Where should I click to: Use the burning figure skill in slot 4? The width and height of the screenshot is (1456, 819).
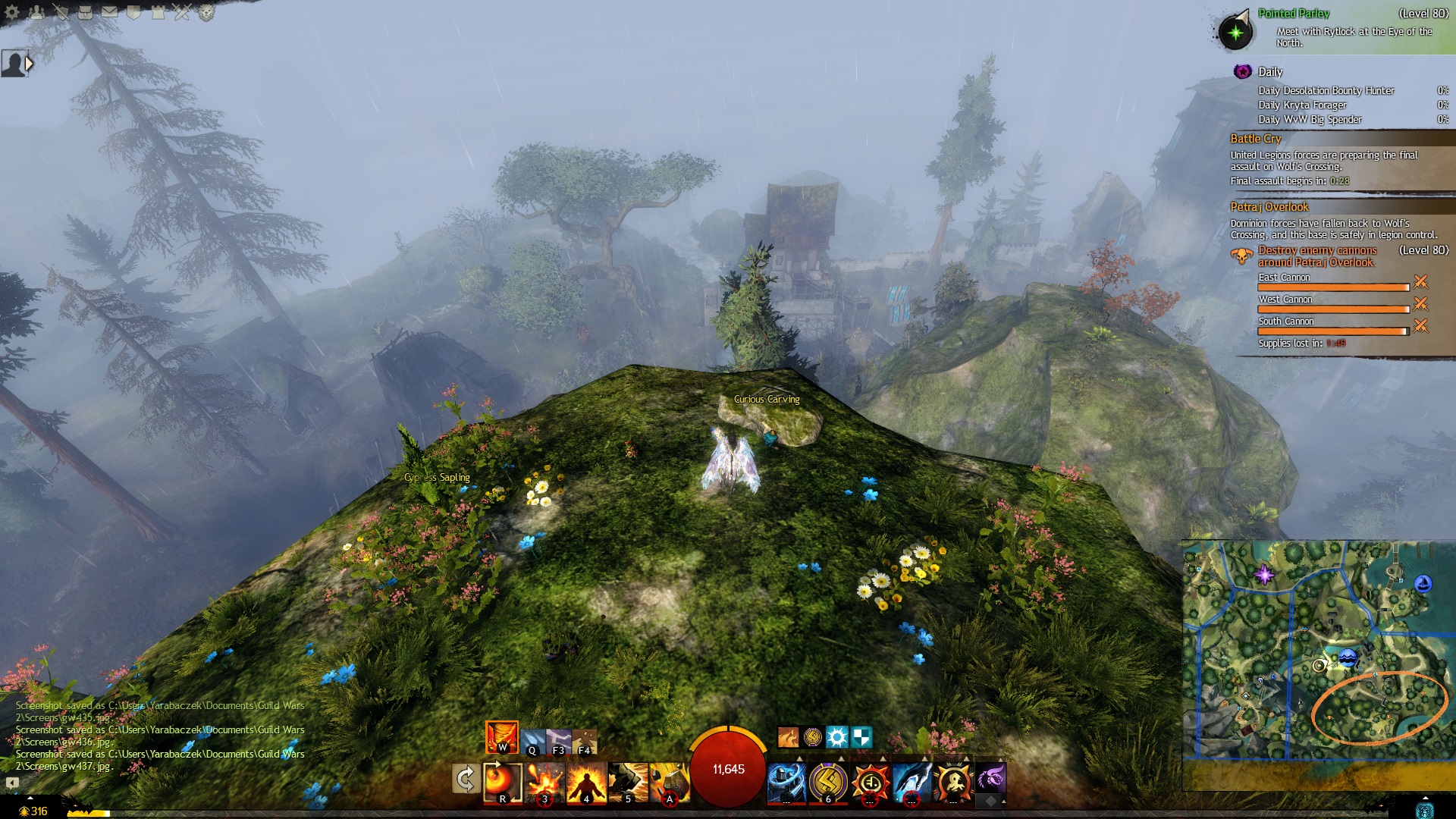click(x=586, y=783)
